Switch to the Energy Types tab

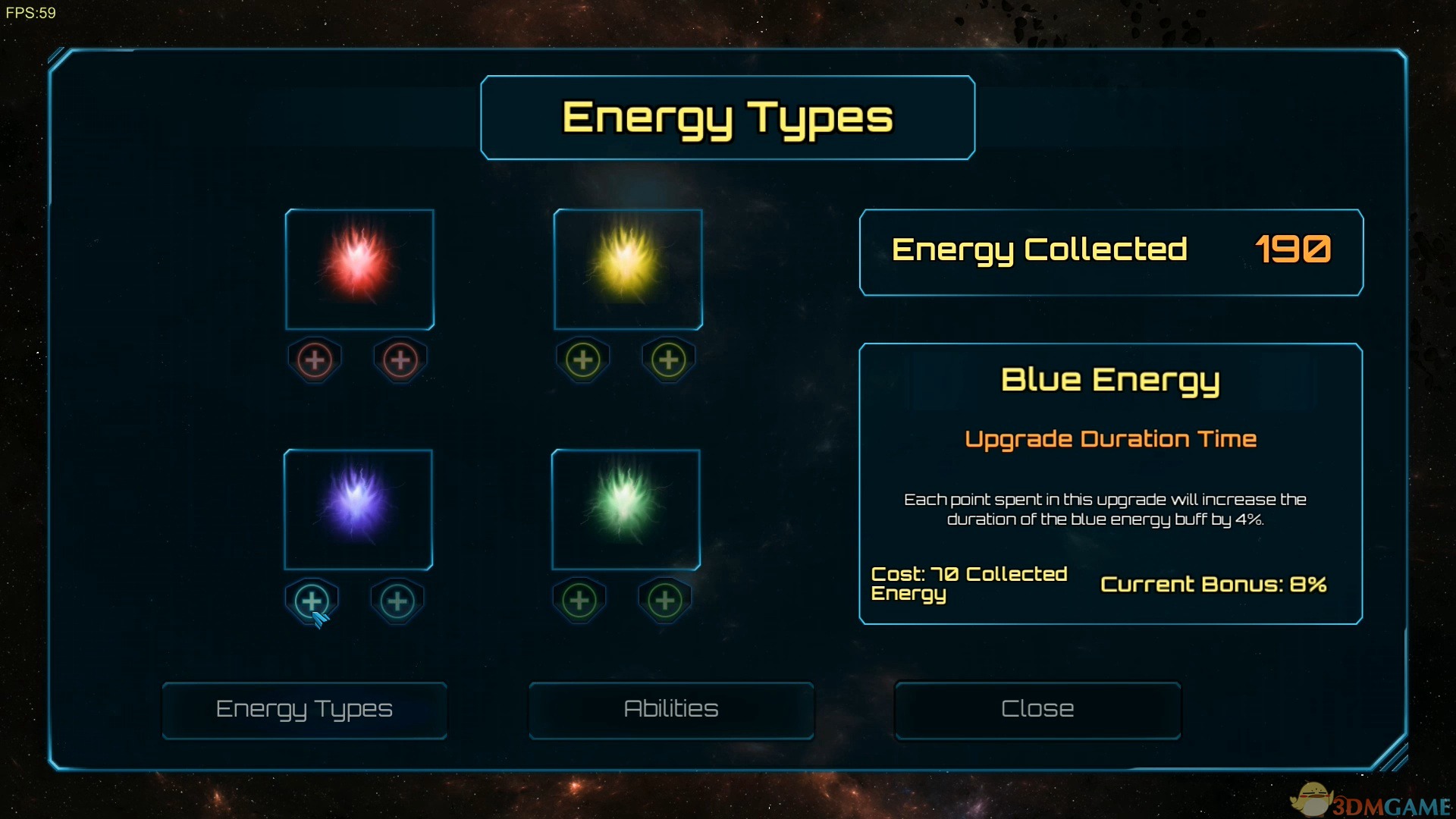(304, 710)
